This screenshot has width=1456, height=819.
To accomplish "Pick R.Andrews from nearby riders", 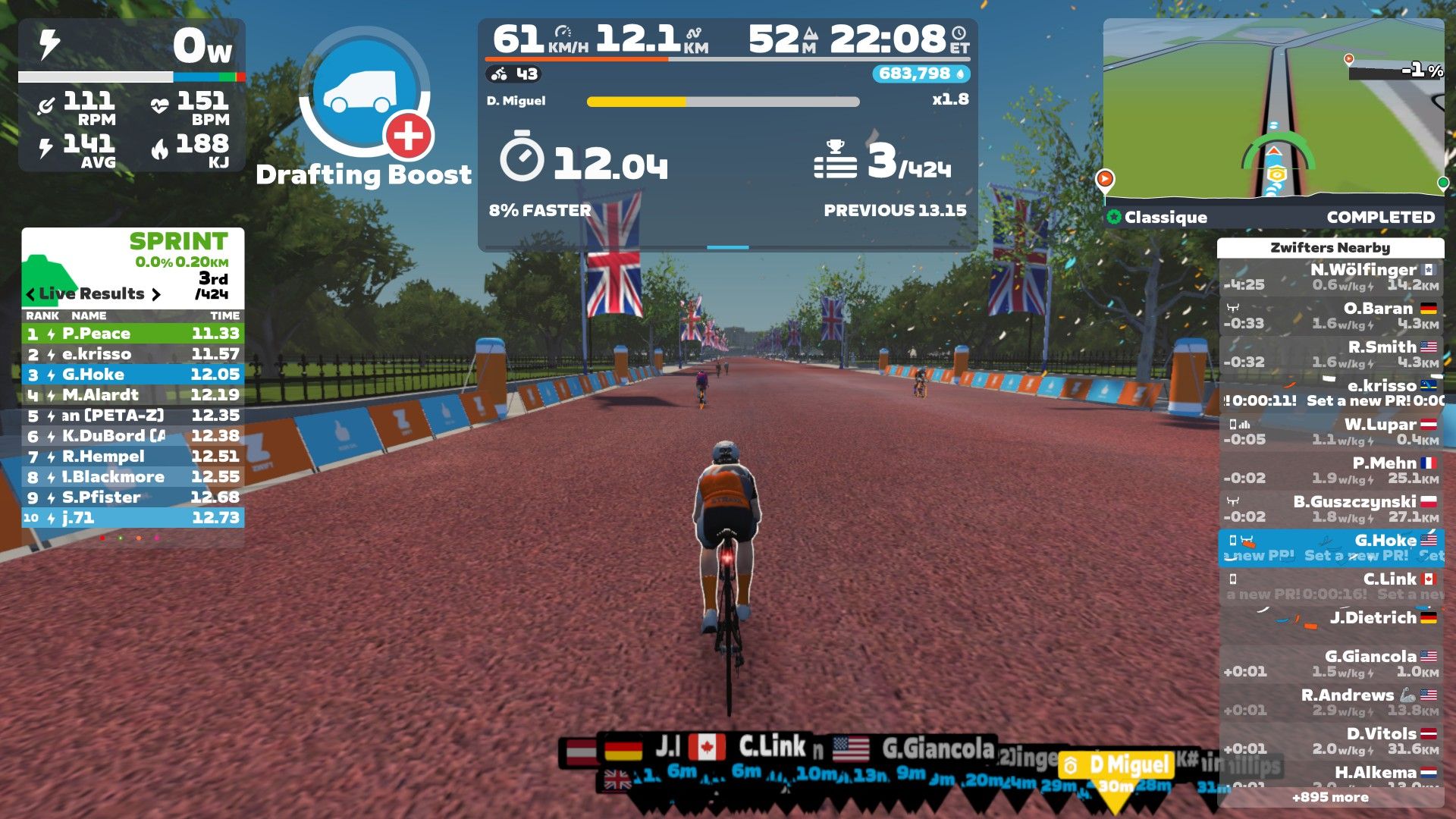I will 1330,702.
